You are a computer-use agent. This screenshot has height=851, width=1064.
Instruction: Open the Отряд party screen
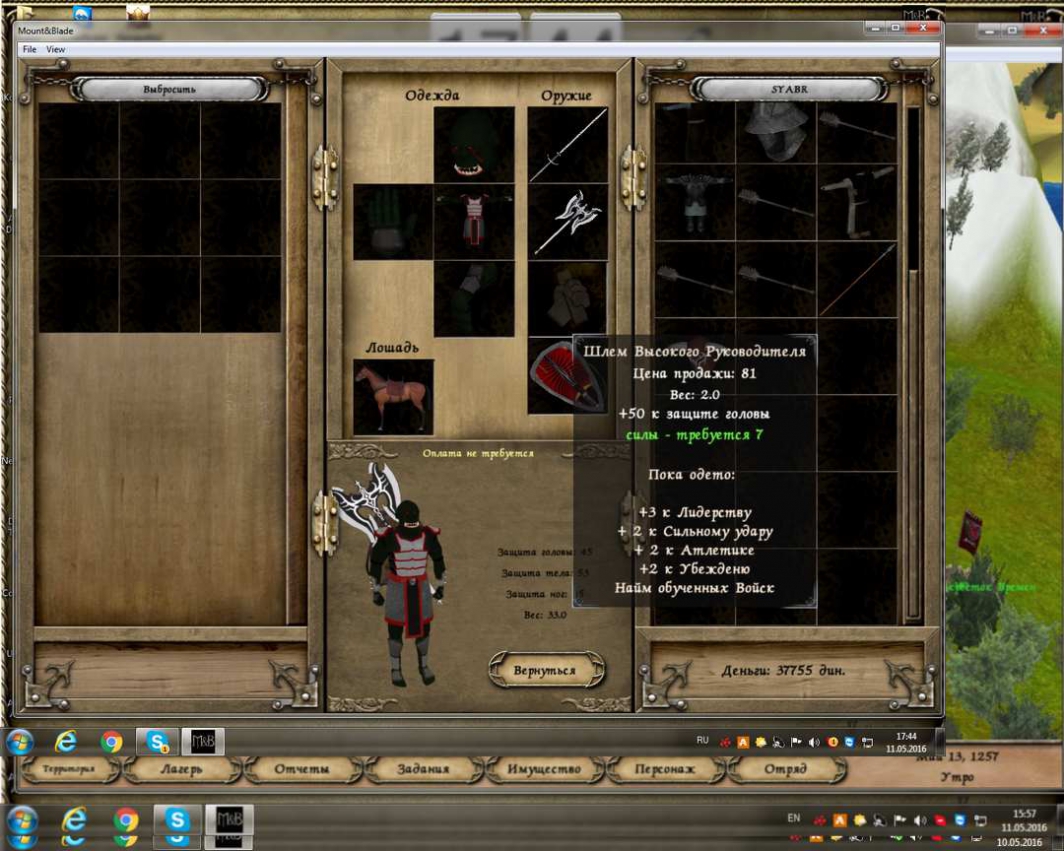click(785, 769)
